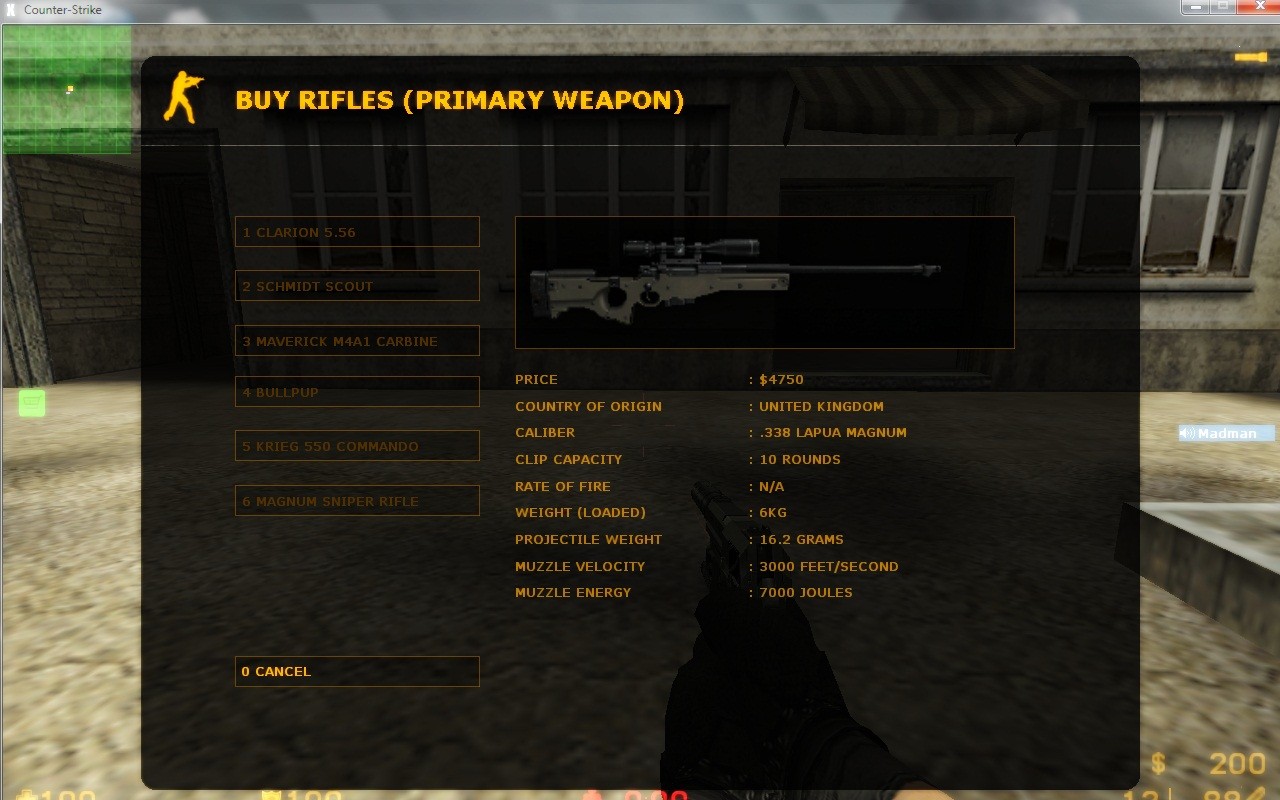Select 2 Schmidt Scout from the rifle list
Viewport: 1280px width, 800px height.
(357, 286)
